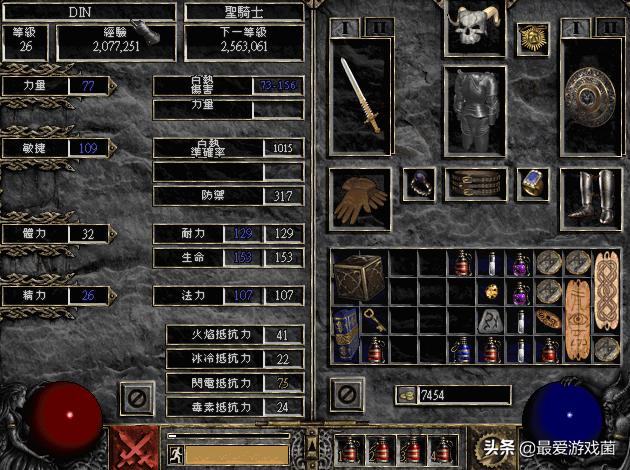630x470 pixels.
Task: Use the first belt potion
Action: [352, 450]
